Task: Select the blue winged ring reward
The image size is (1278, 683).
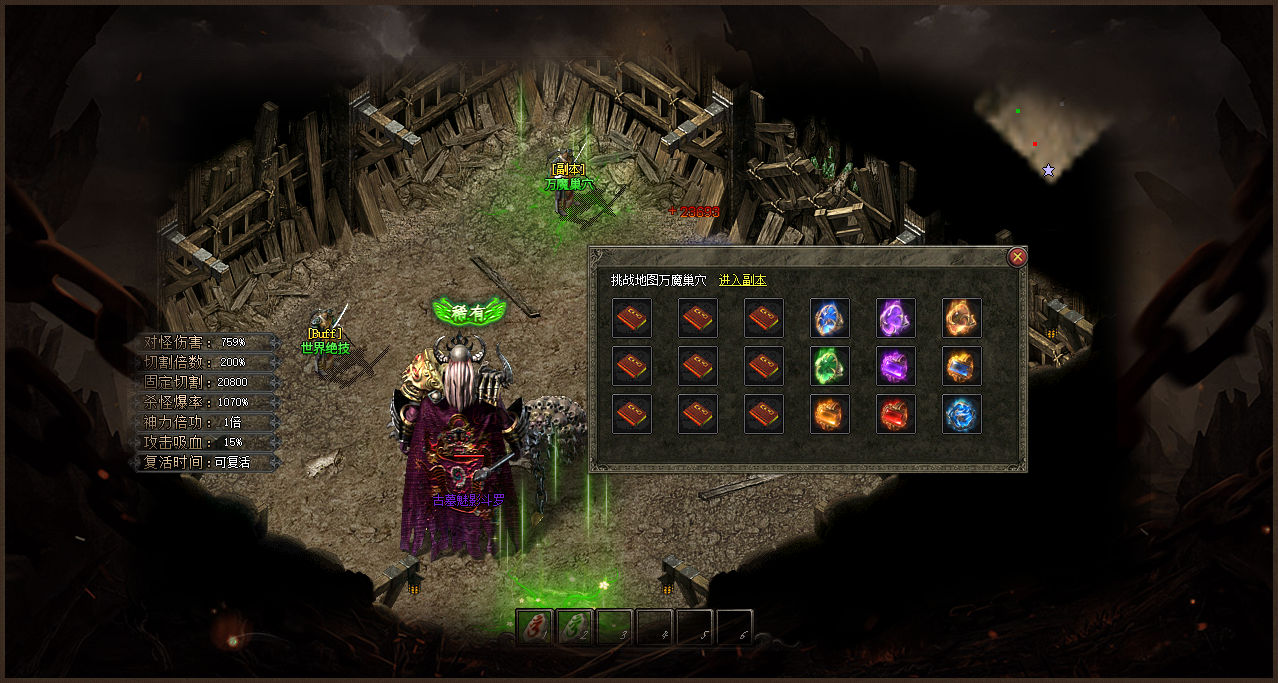Action: pos(830,318)
